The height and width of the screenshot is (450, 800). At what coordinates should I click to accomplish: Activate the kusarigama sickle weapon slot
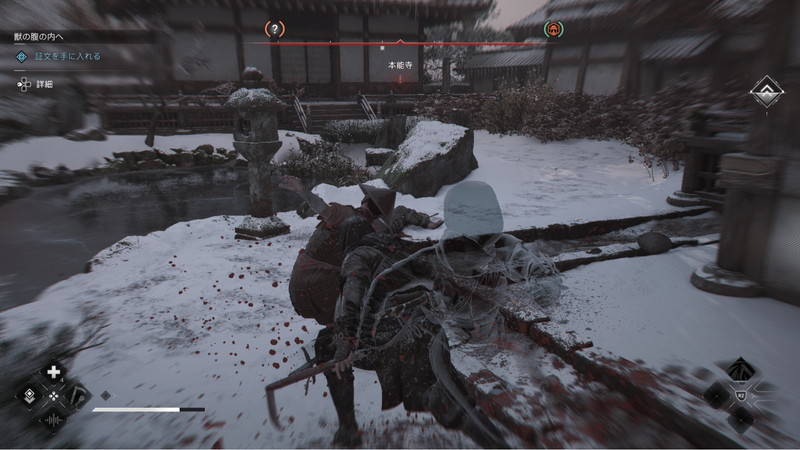tap(75, 395)
